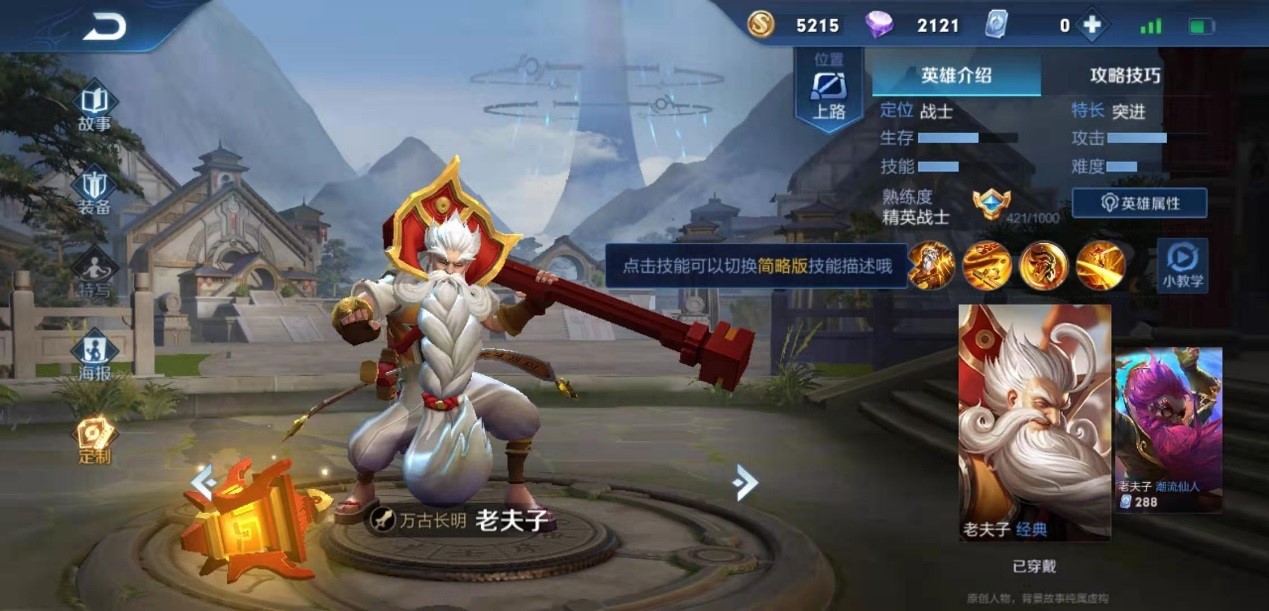Open the 英雄属性 hero attributes panel
This screenshot has width=1269, height=611.
click(x=1139, y=203)
